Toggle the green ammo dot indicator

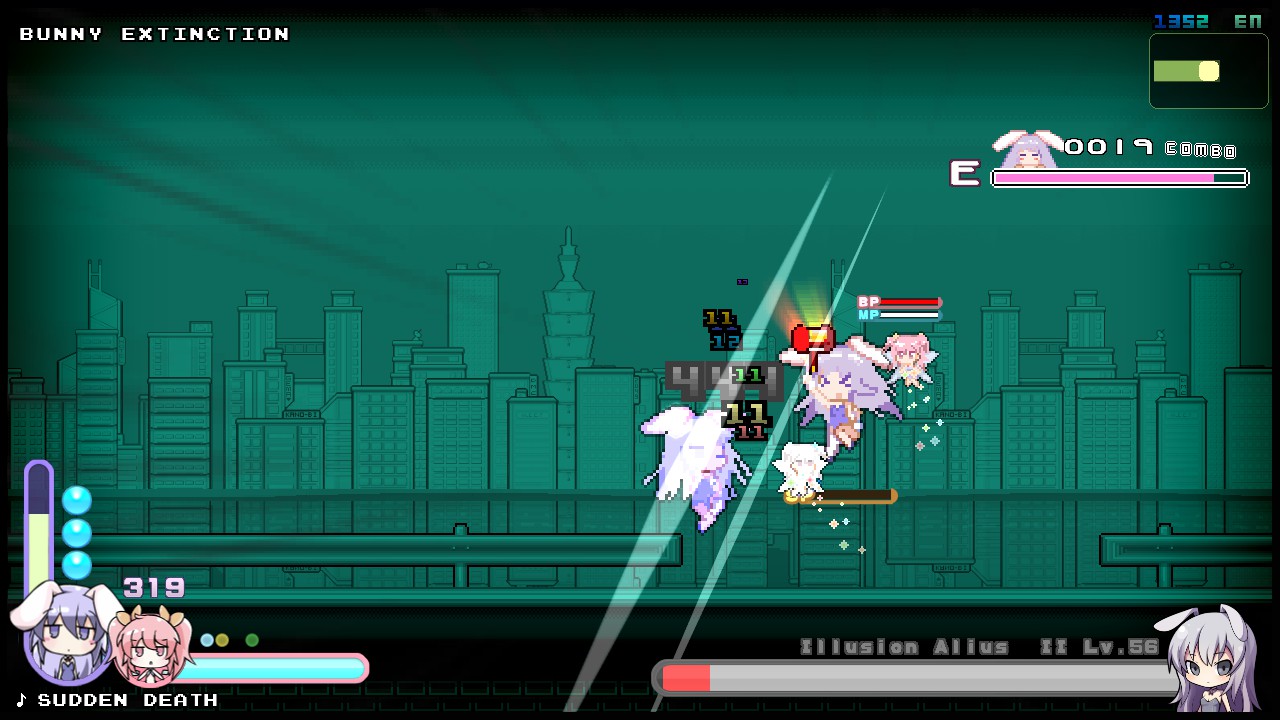(252, 640)
